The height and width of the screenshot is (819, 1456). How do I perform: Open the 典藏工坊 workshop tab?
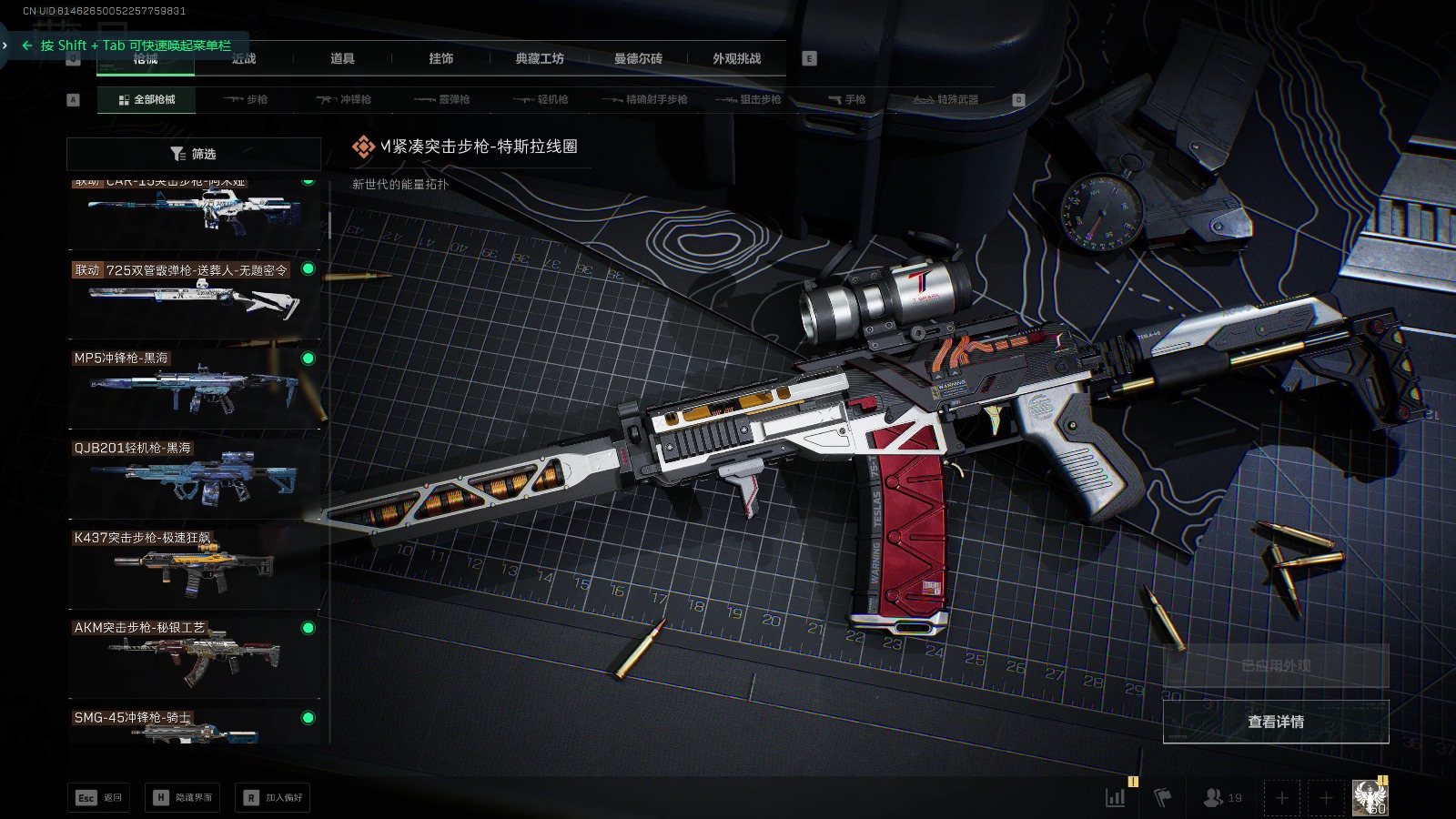(x=540, y=59)
